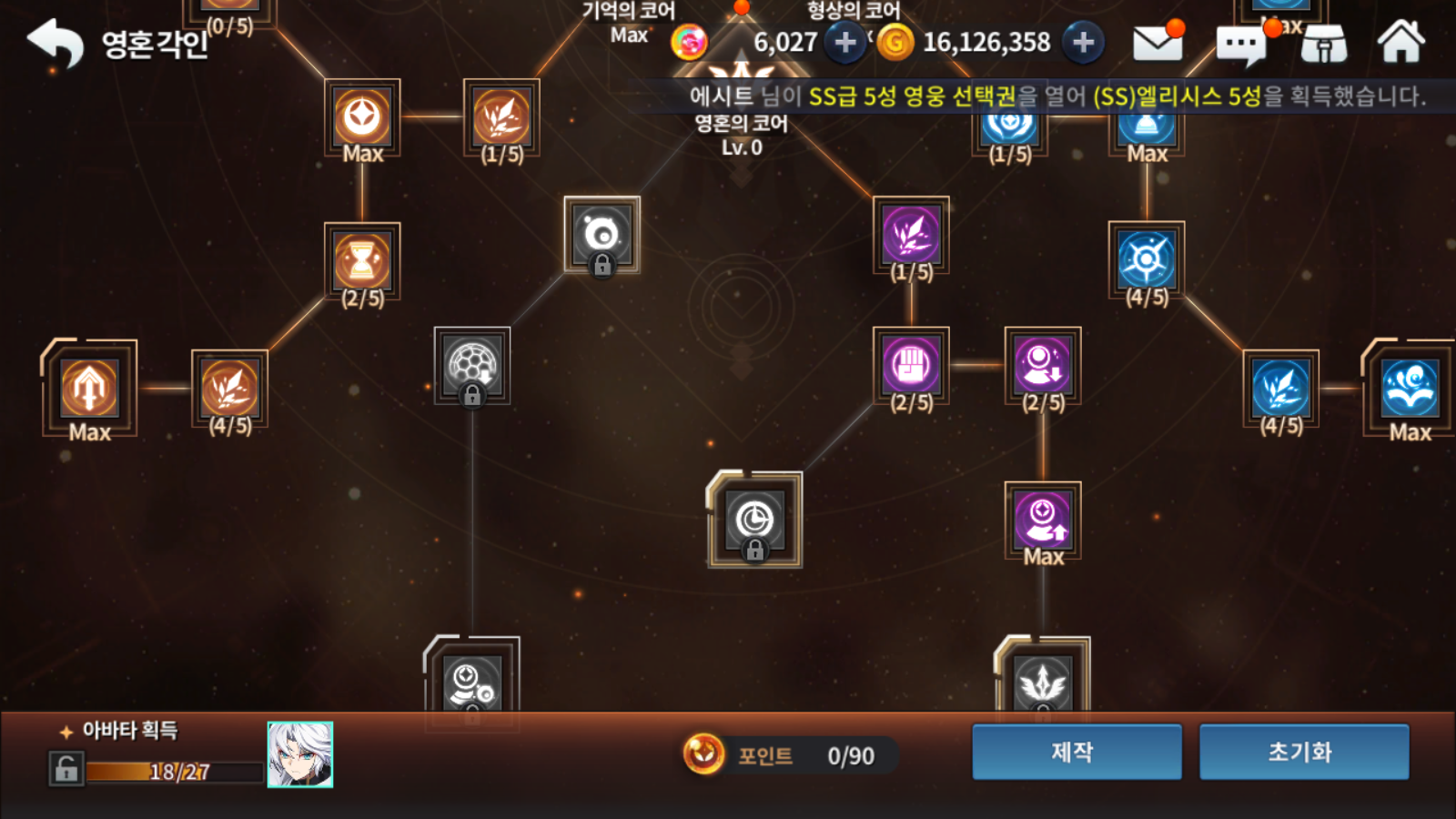Select the purple fist skill node
The width and height of the screenshot is (1456, 819).
click(911, 366)
